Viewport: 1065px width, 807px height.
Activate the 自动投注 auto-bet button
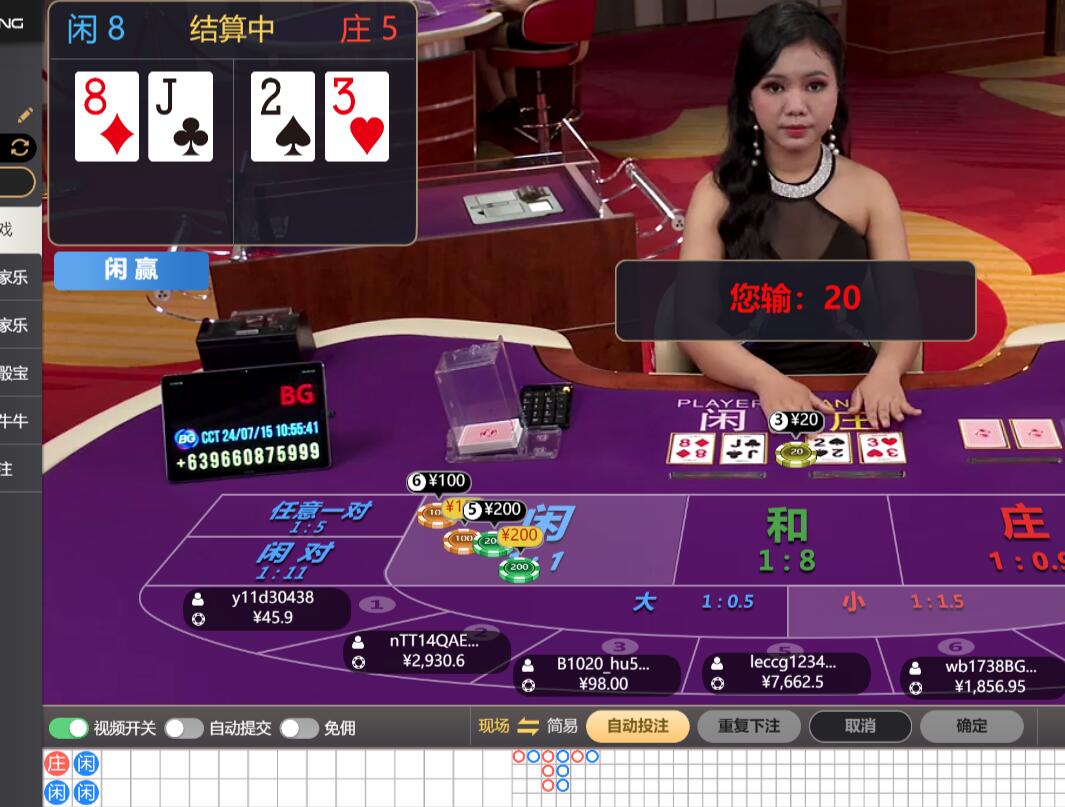coord(637,726)
